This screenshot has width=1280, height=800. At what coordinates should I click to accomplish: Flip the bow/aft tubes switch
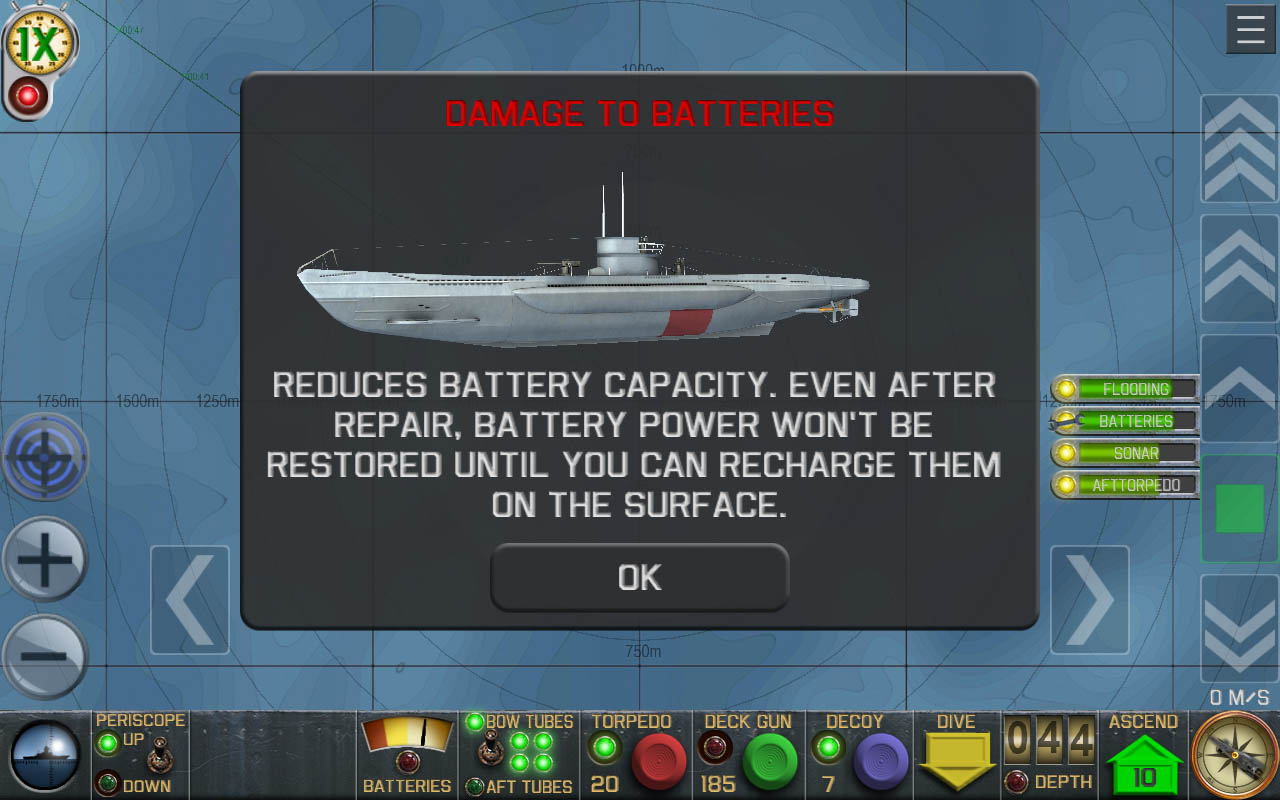[490, 751]
